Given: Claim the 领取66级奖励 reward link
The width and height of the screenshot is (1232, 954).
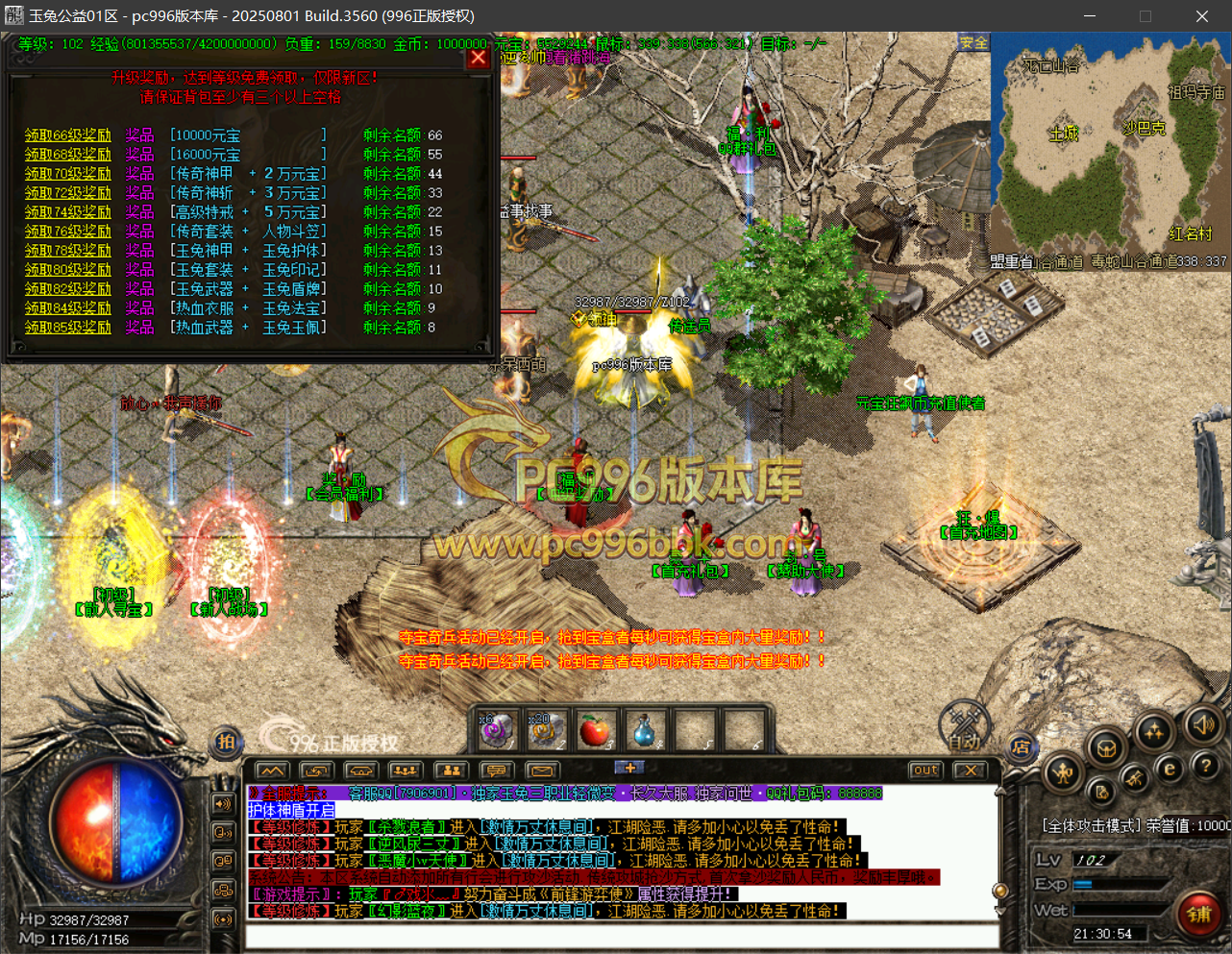Looking at the screenshot, I should pos(67,135).
